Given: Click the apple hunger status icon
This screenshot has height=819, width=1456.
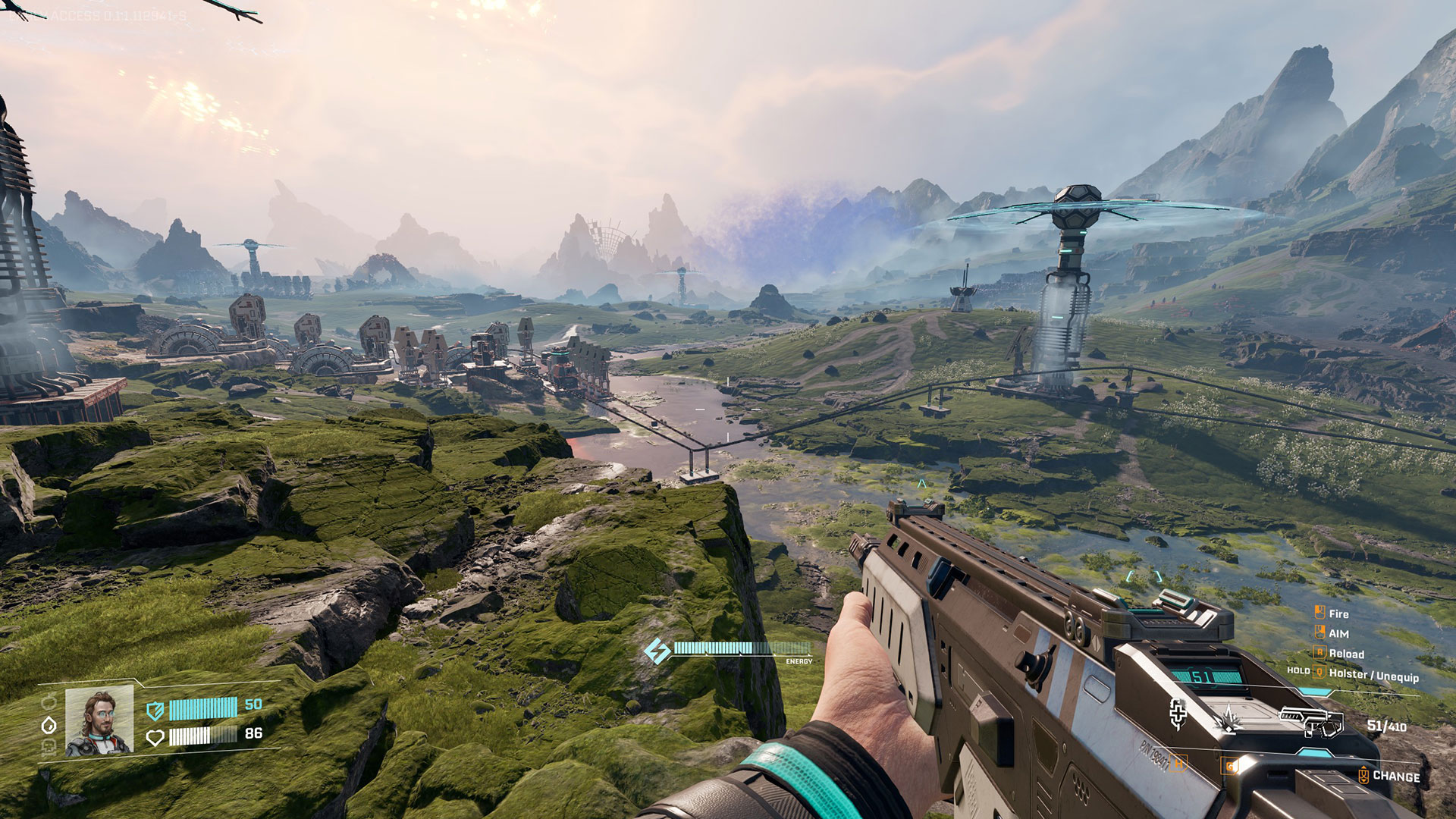Looking at the screenshot, I should [49, 701].
